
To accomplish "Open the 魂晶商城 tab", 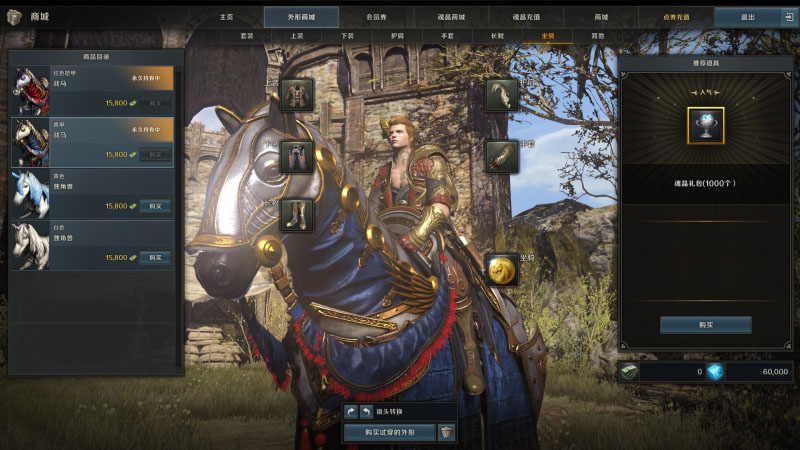I will click(451, 17).
